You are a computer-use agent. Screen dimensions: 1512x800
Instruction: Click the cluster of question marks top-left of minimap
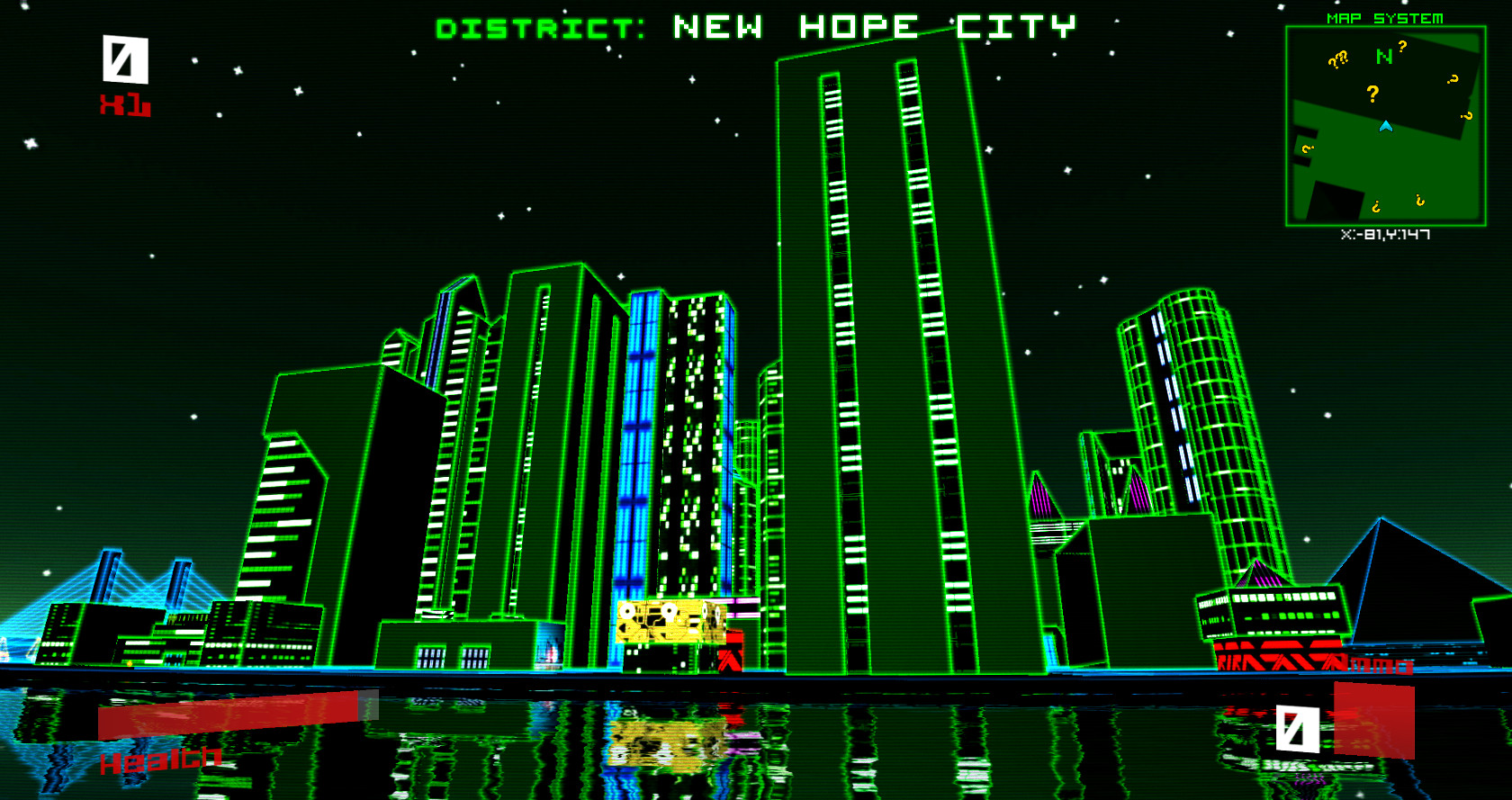pyautogui.click(x=1338, y=59)
